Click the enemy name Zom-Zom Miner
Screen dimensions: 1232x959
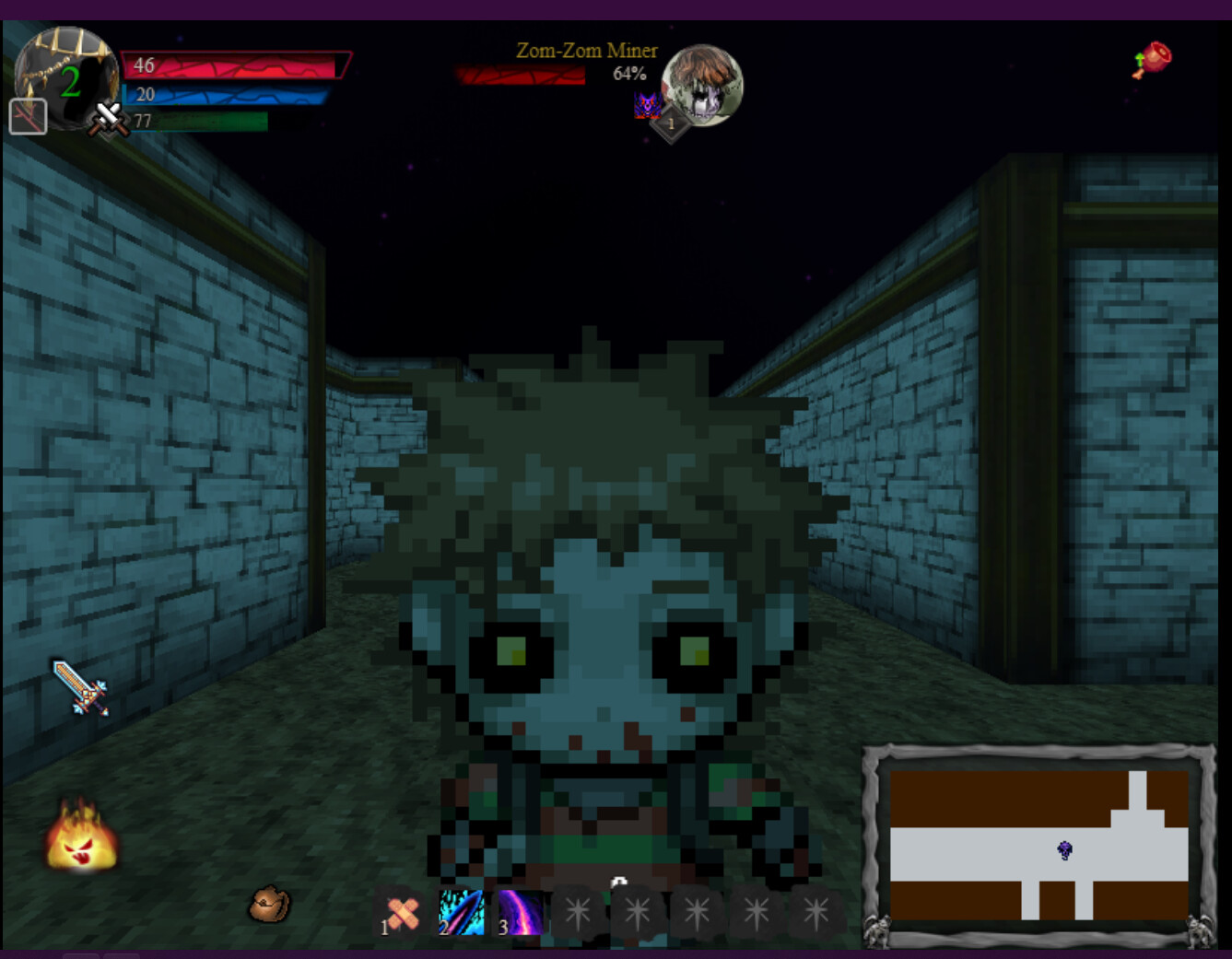pos(587,52)
